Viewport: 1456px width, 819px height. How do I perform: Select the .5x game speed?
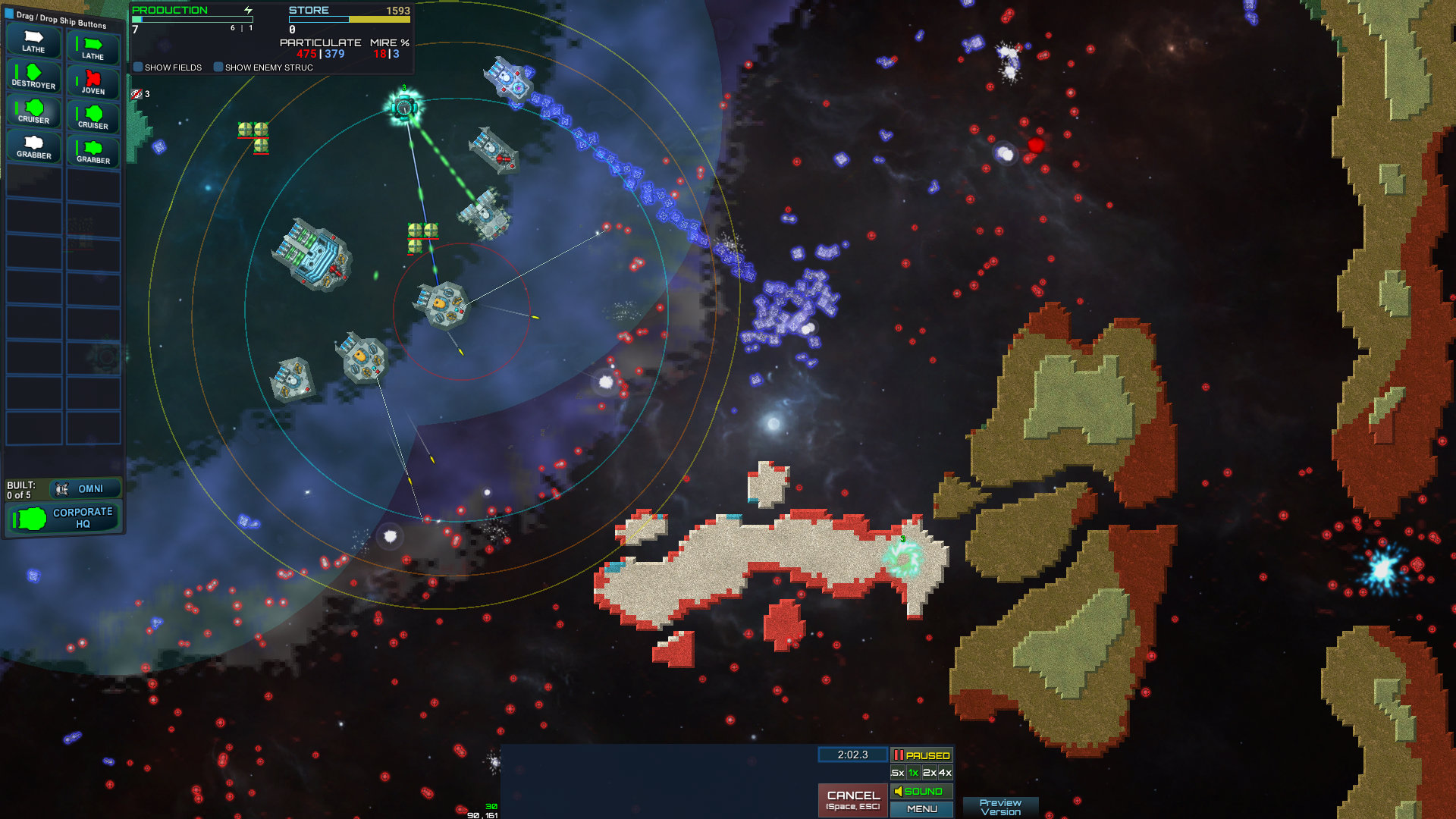point(896,773)
